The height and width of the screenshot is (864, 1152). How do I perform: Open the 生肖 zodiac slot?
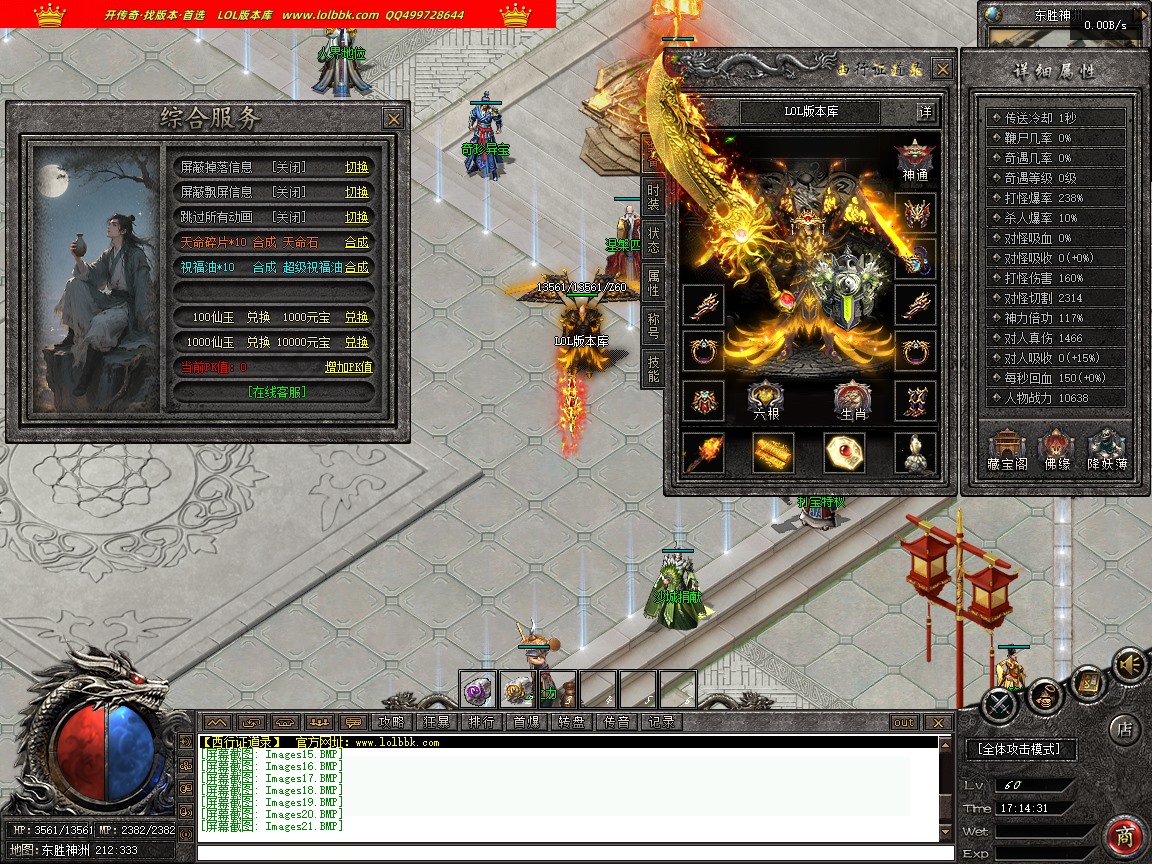[x=852, y=400]
